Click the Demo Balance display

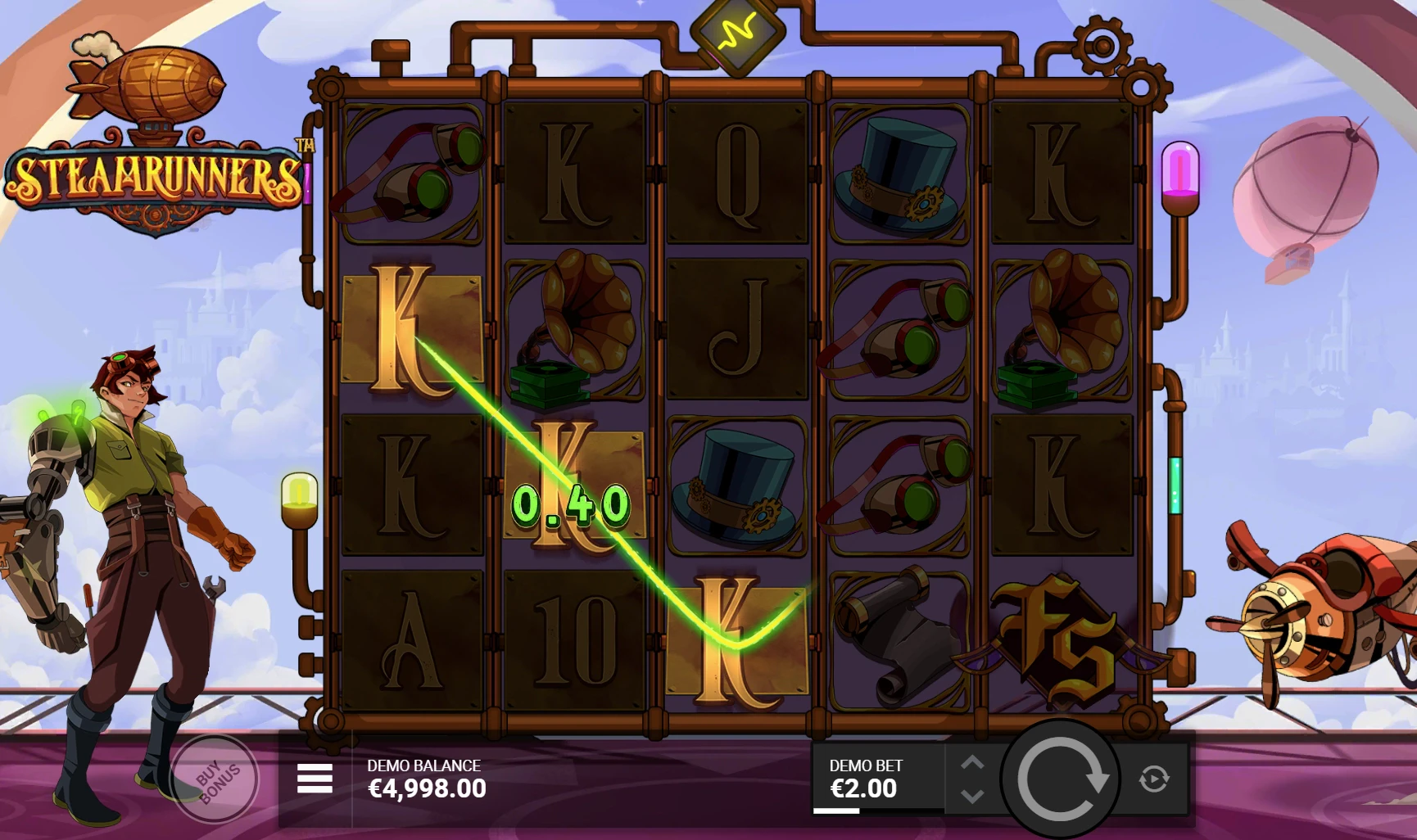(425, 776)
